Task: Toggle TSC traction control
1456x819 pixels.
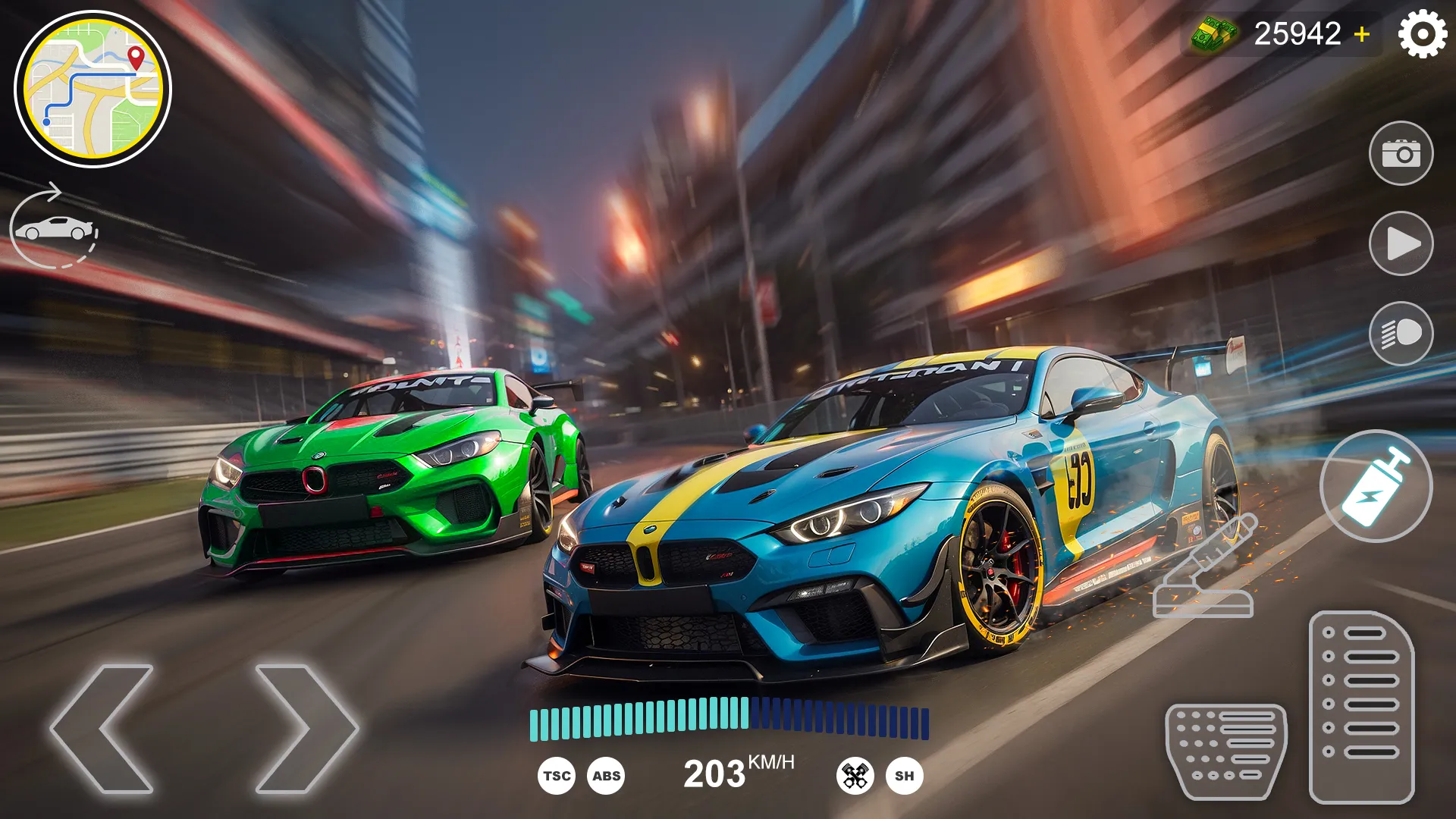Action: coord(556,776)
